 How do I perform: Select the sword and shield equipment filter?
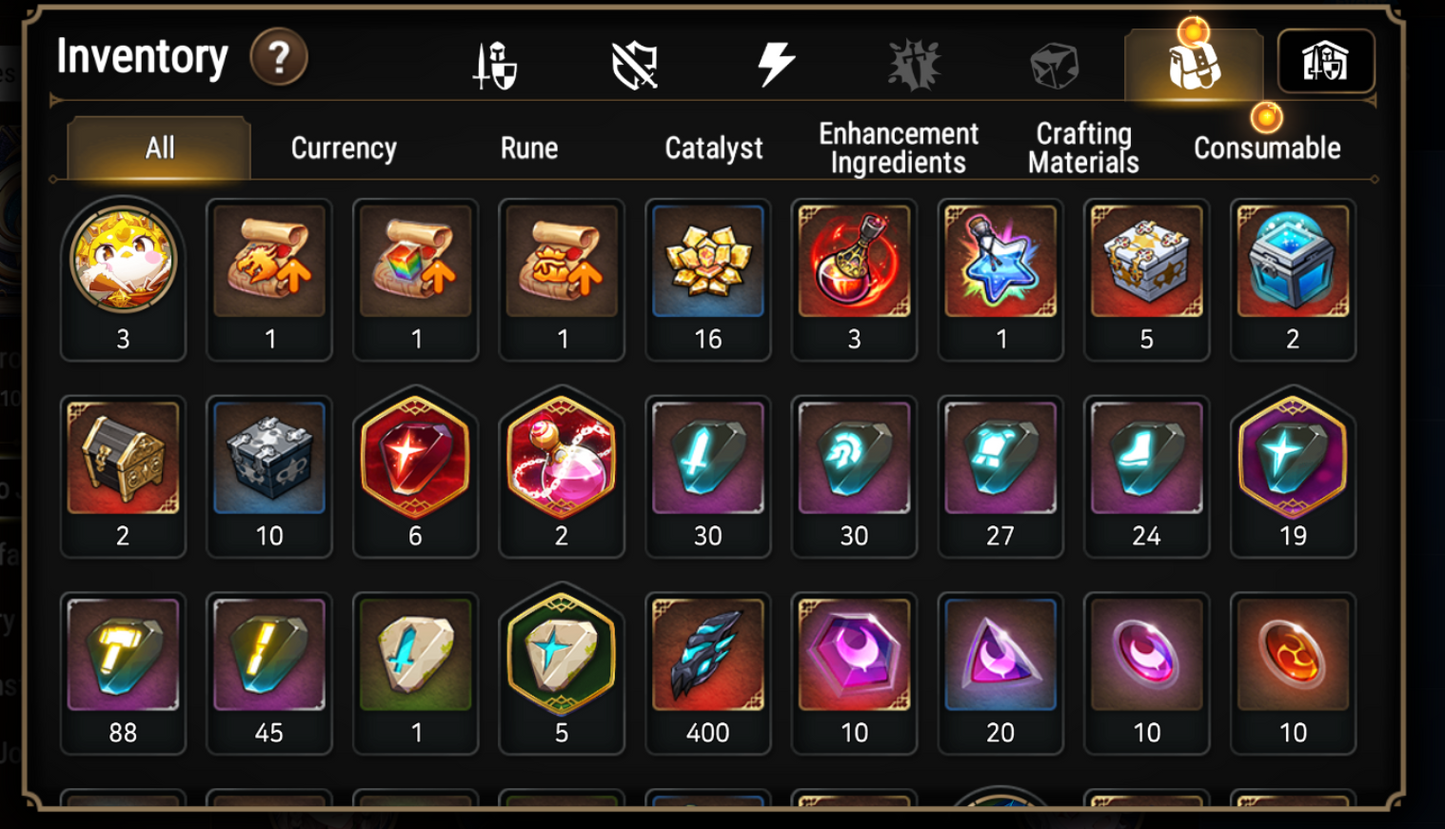(x=496, y=62)
